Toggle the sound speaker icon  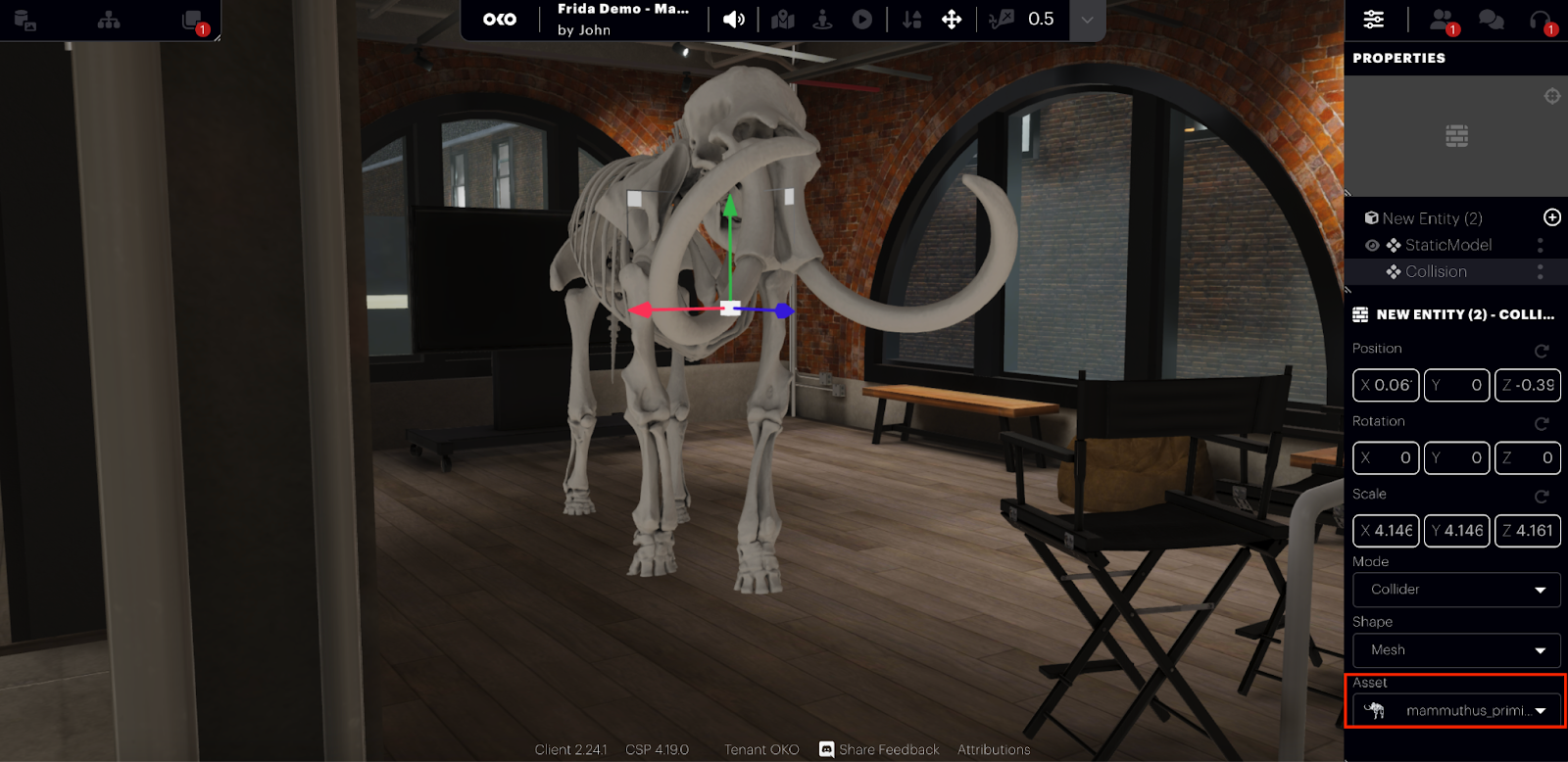(733, 20)
